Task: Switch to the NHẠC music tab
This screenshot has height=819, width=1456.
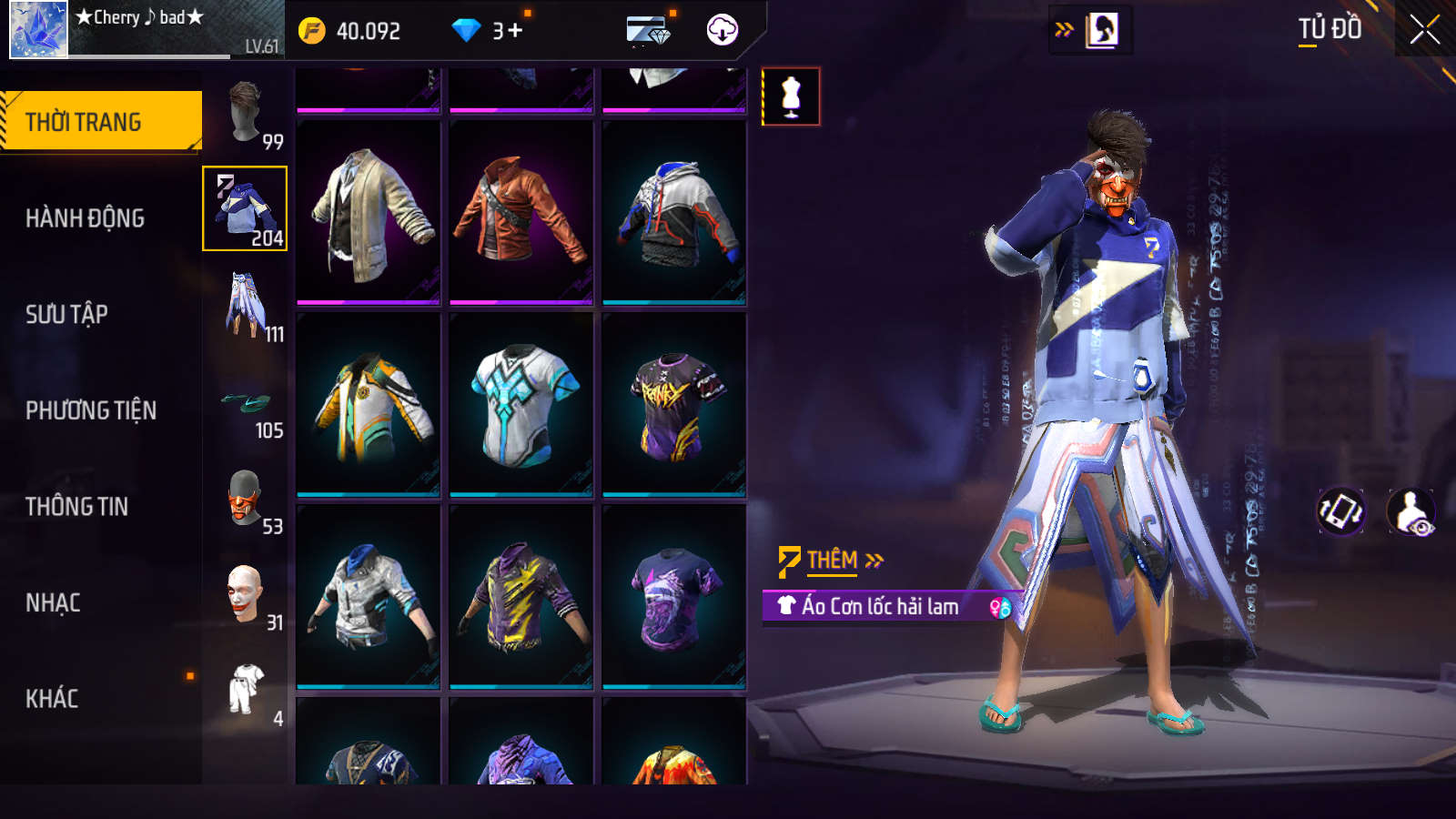Action: [x=53, y=602]
